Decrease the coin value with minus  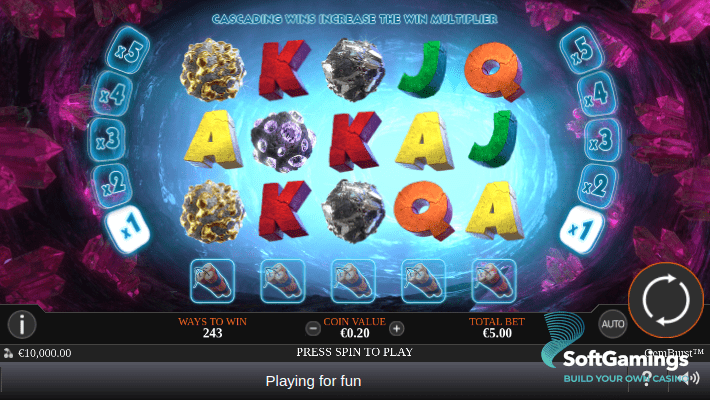[313, 328]
